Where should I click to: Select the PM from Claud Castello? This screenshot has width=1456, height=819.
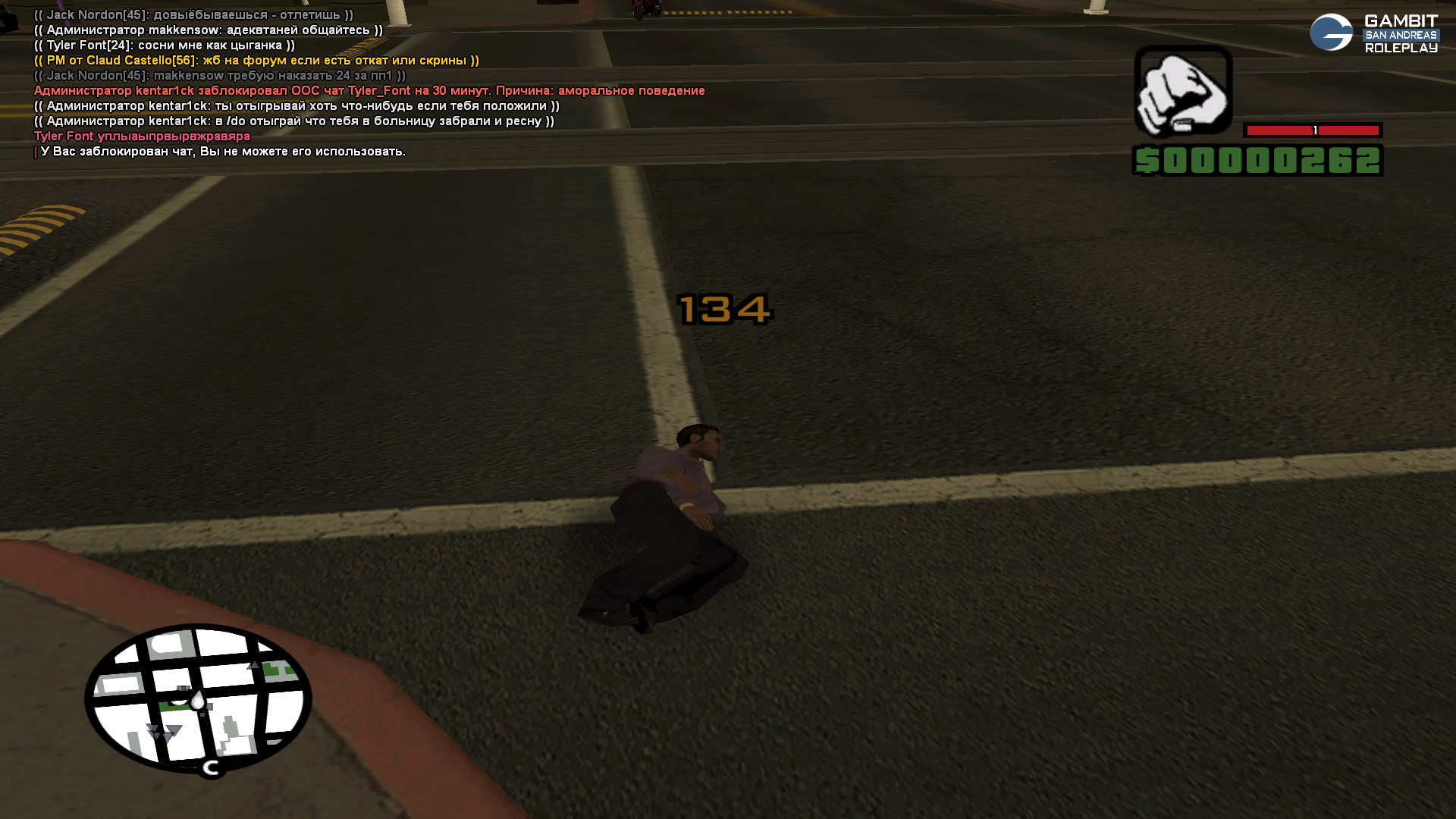click(x=256, y=61)
